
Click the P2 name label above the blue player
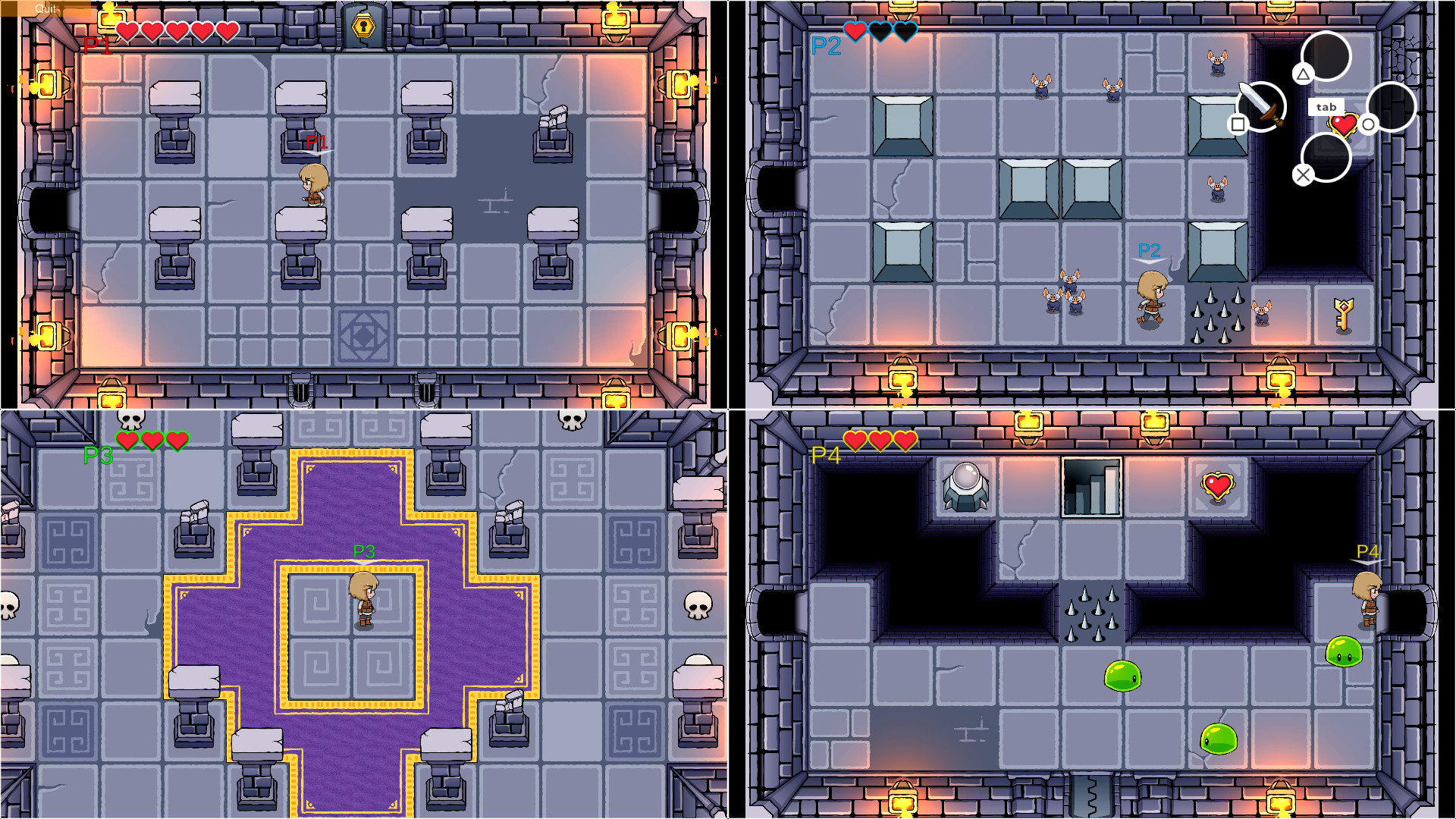[1150, 248]
